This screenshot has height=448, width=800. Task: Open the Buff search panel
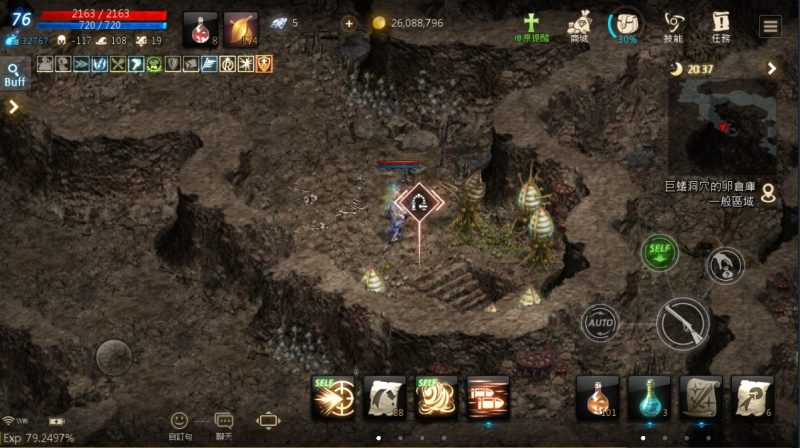point(15,75)
